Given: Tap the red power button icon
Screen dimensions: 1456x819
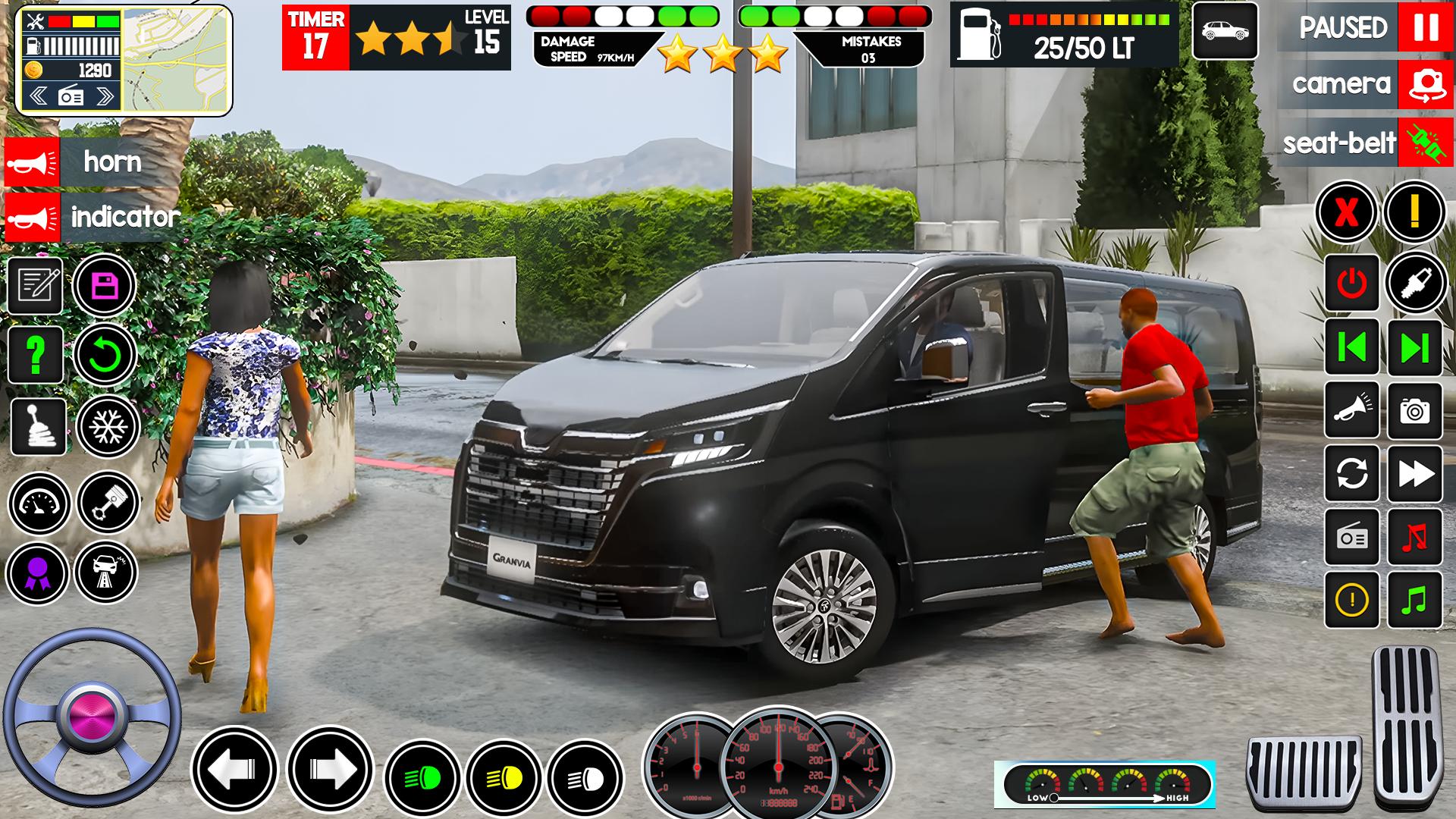Looking at the screenshot, I should [1351, 284].
